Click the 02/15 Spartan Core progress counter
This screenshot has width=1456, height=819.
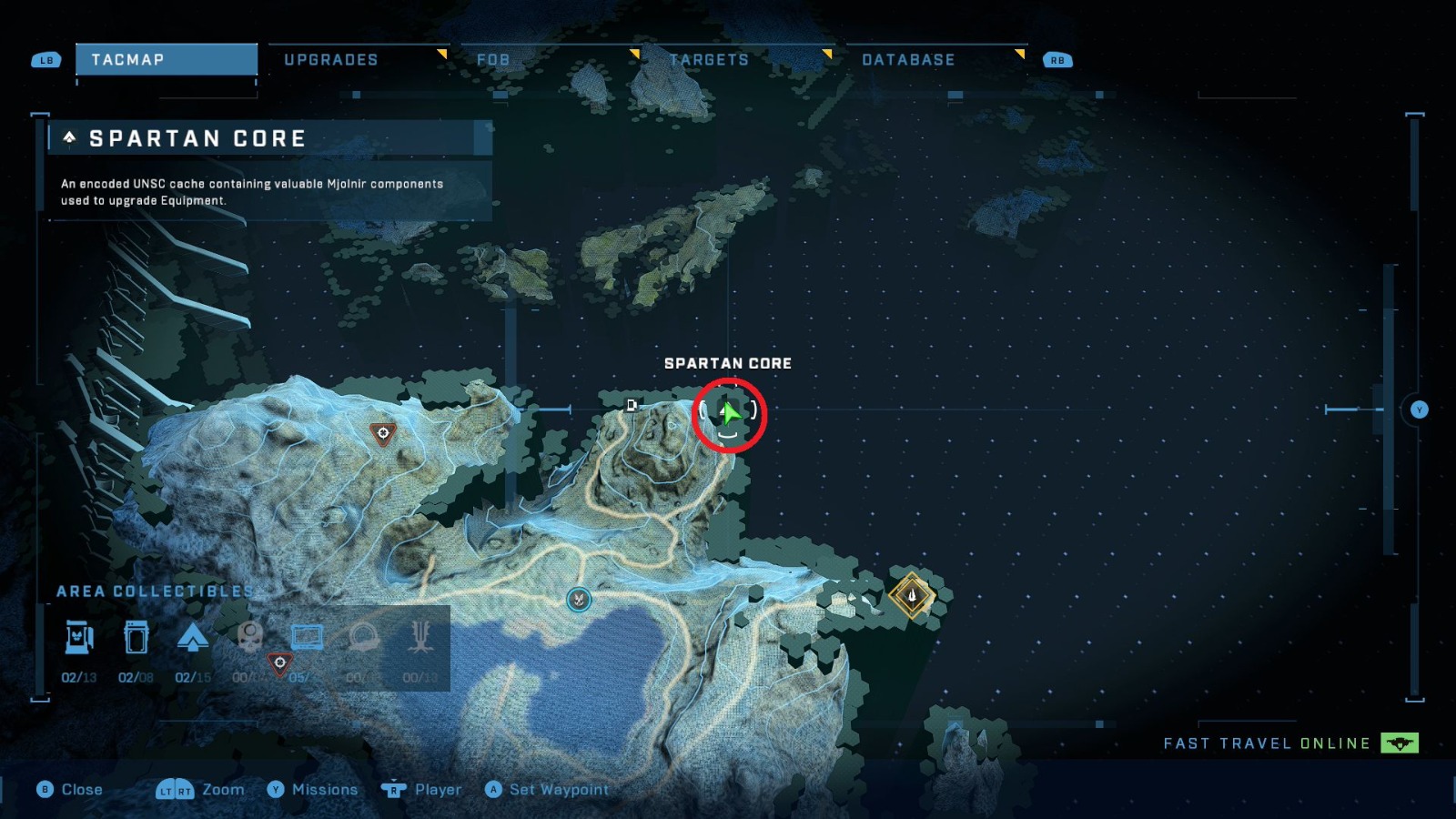point(192,677)
